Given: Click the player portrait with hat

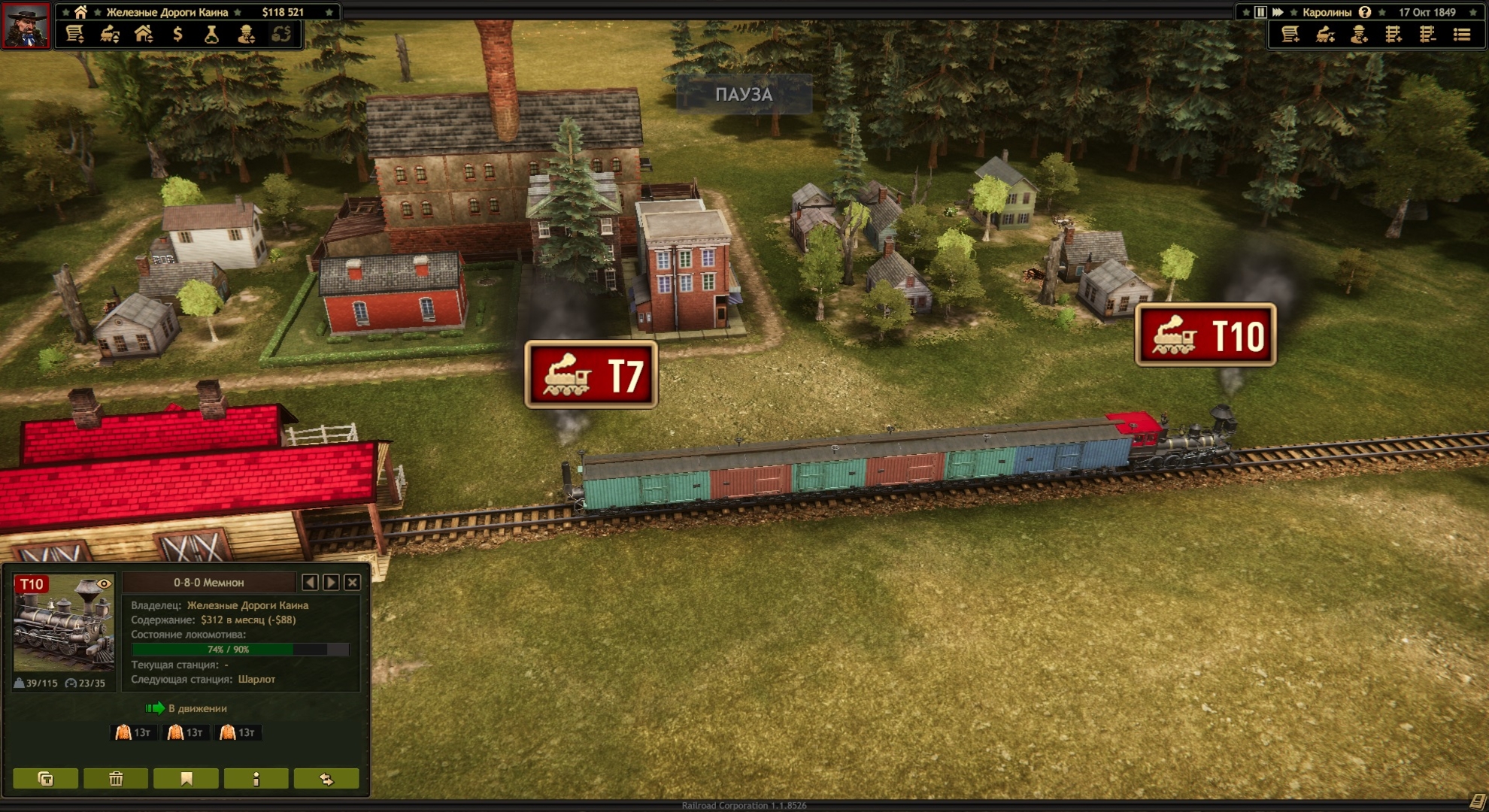Looking at the screenshot, I should 26,25.
